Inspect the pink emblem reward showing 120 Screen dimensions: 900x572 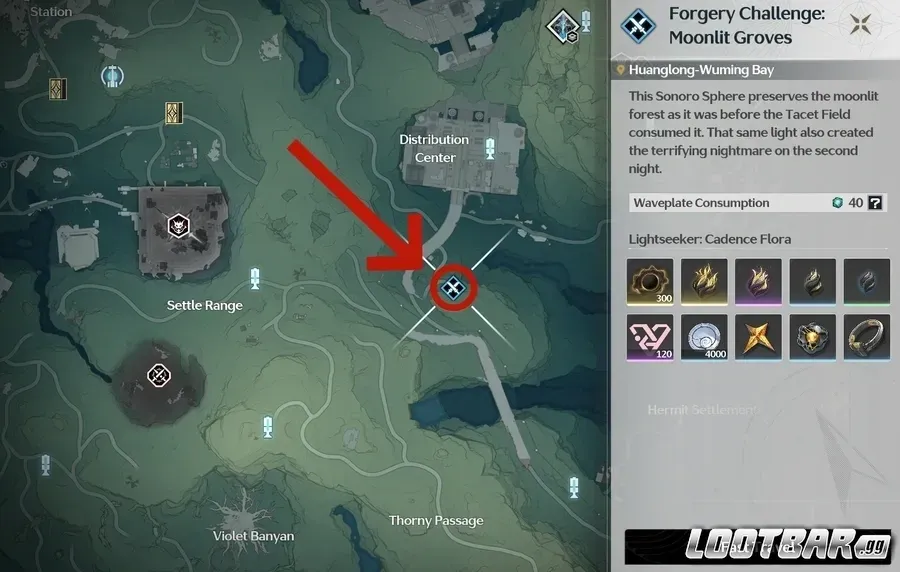[x=650, y=336]
